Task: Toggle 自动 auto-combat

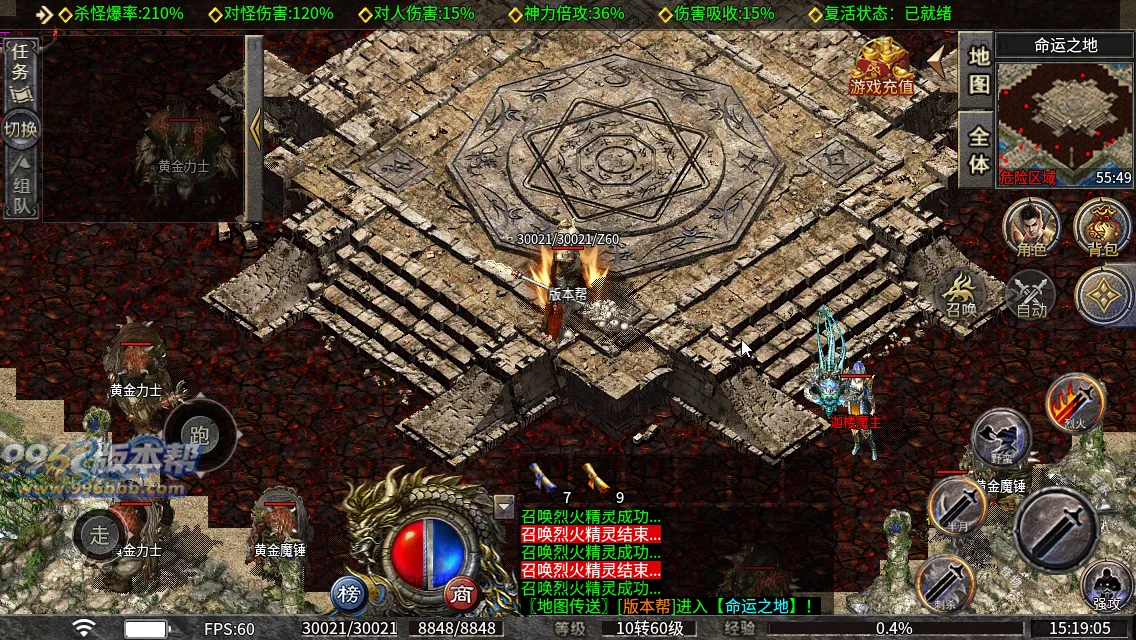Action: point(1031,295)
